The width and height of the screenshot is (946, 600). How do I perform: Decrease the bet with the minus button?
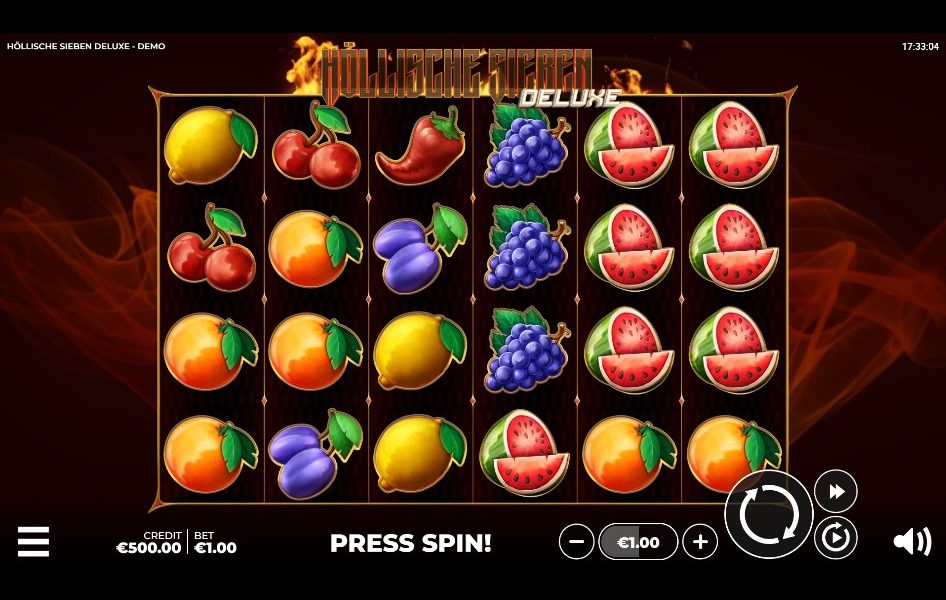[x=576, y=542]
